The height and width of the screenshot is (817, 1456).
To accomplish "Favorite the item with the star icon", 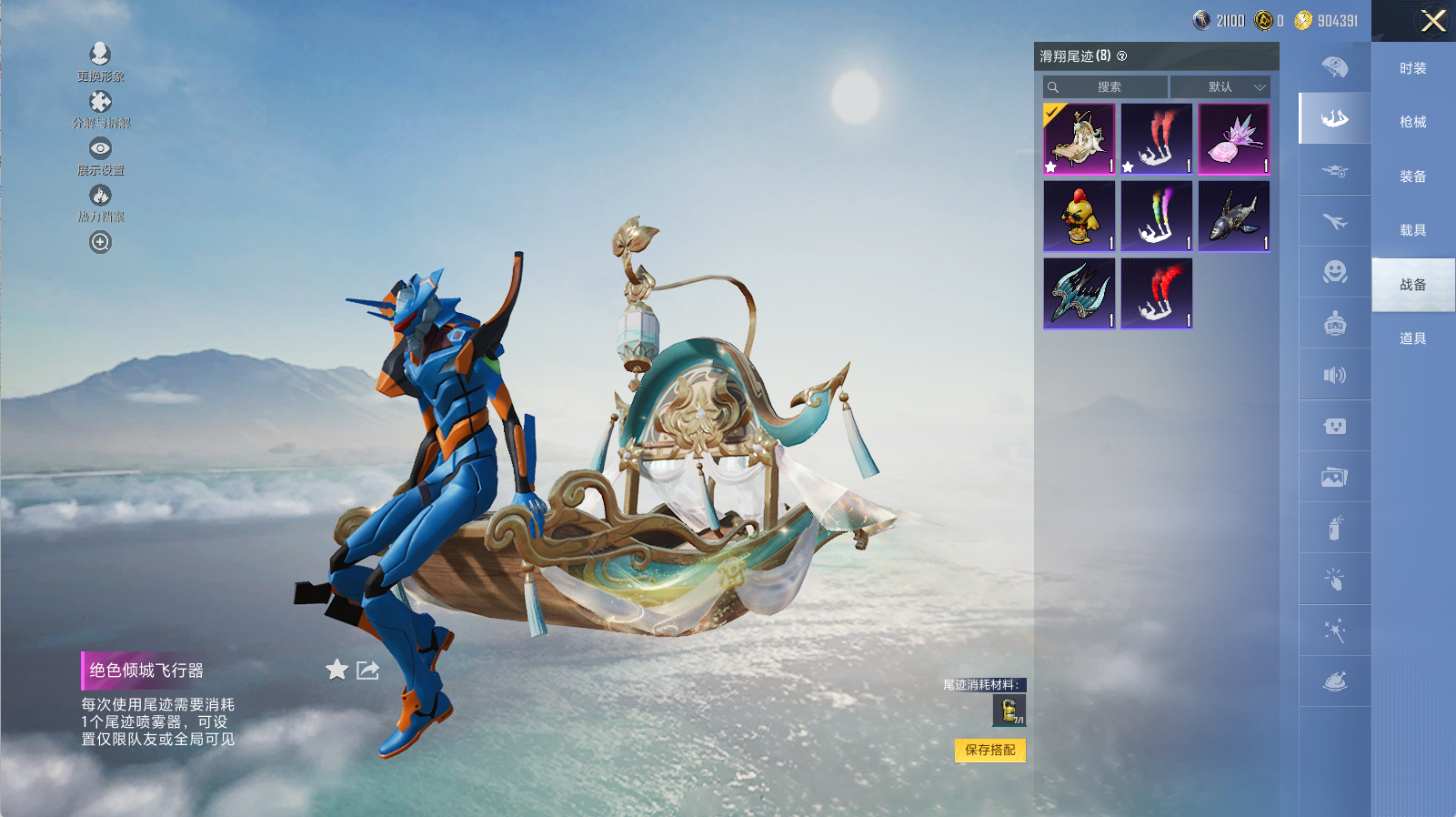I will pos(336,671).
